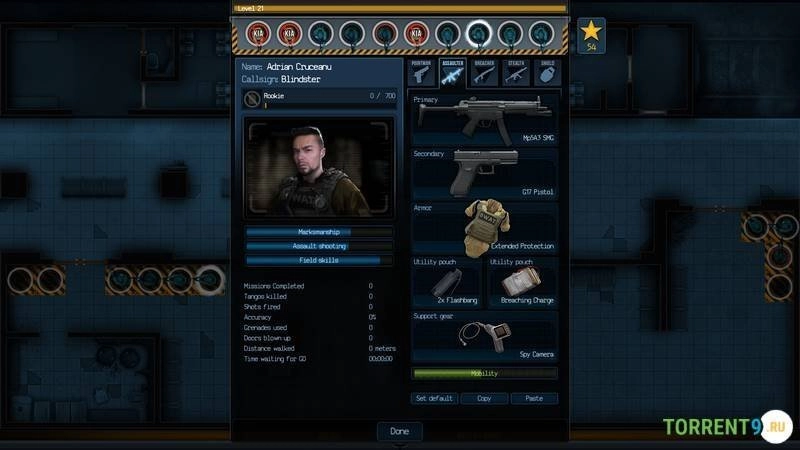This screenshot has width=800, height=450.
Task: Open the Extended Protection armor slot
Action: (485, 228)
